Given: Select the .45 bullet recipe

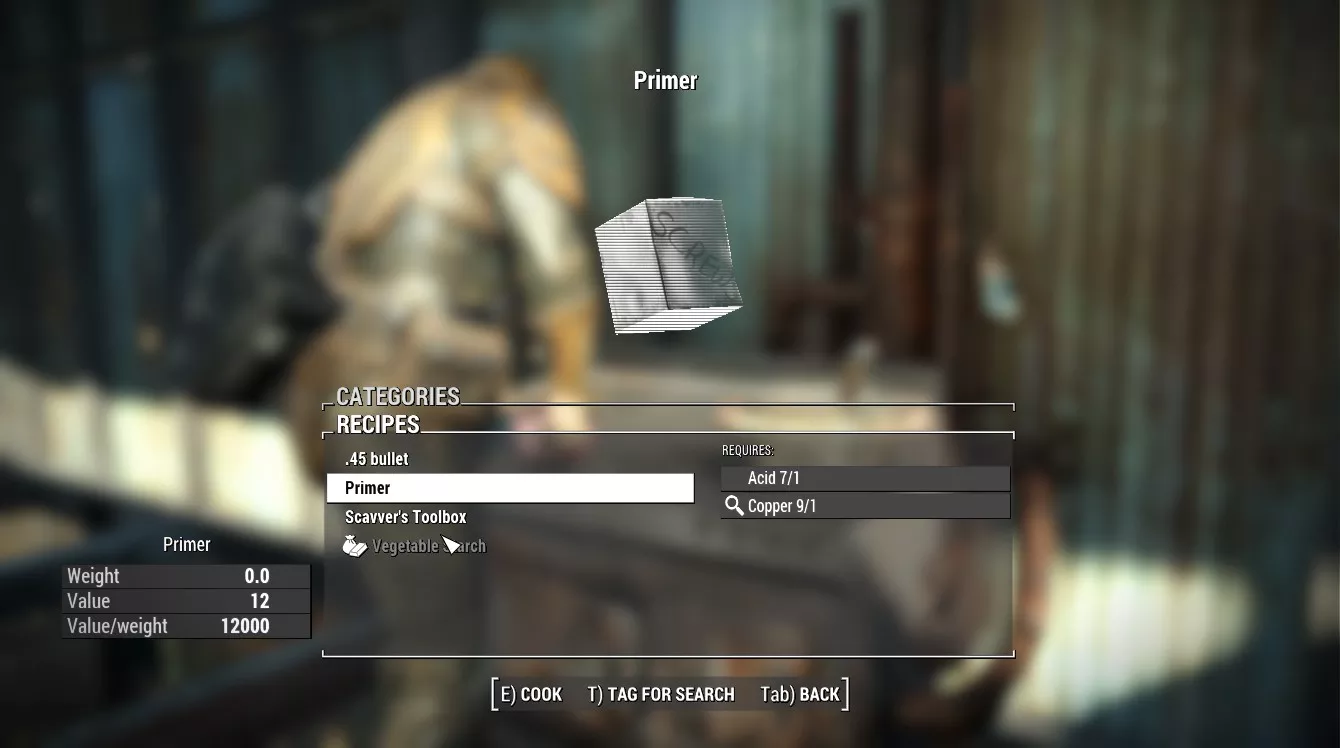Looking at the screenshot, I should [377, 459].
